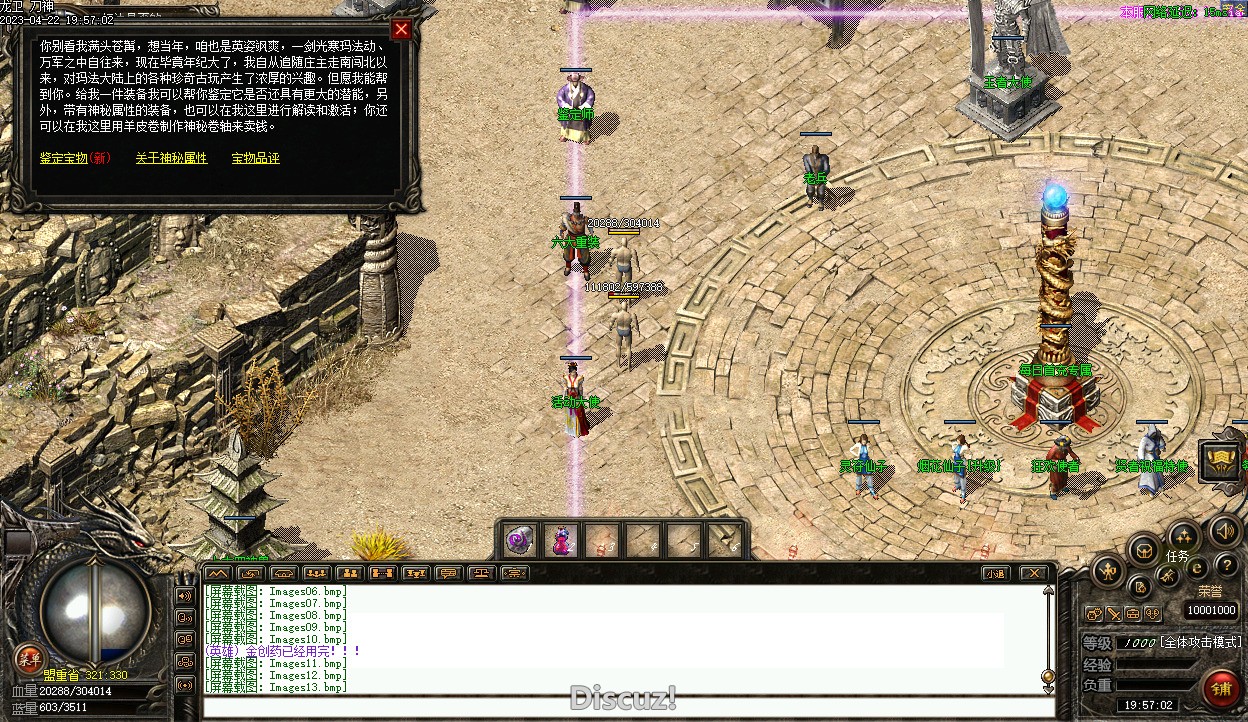Viewport: 1248px width, 722px height.
Task: Open the skills three-star round button
Action: [1183, 535]
